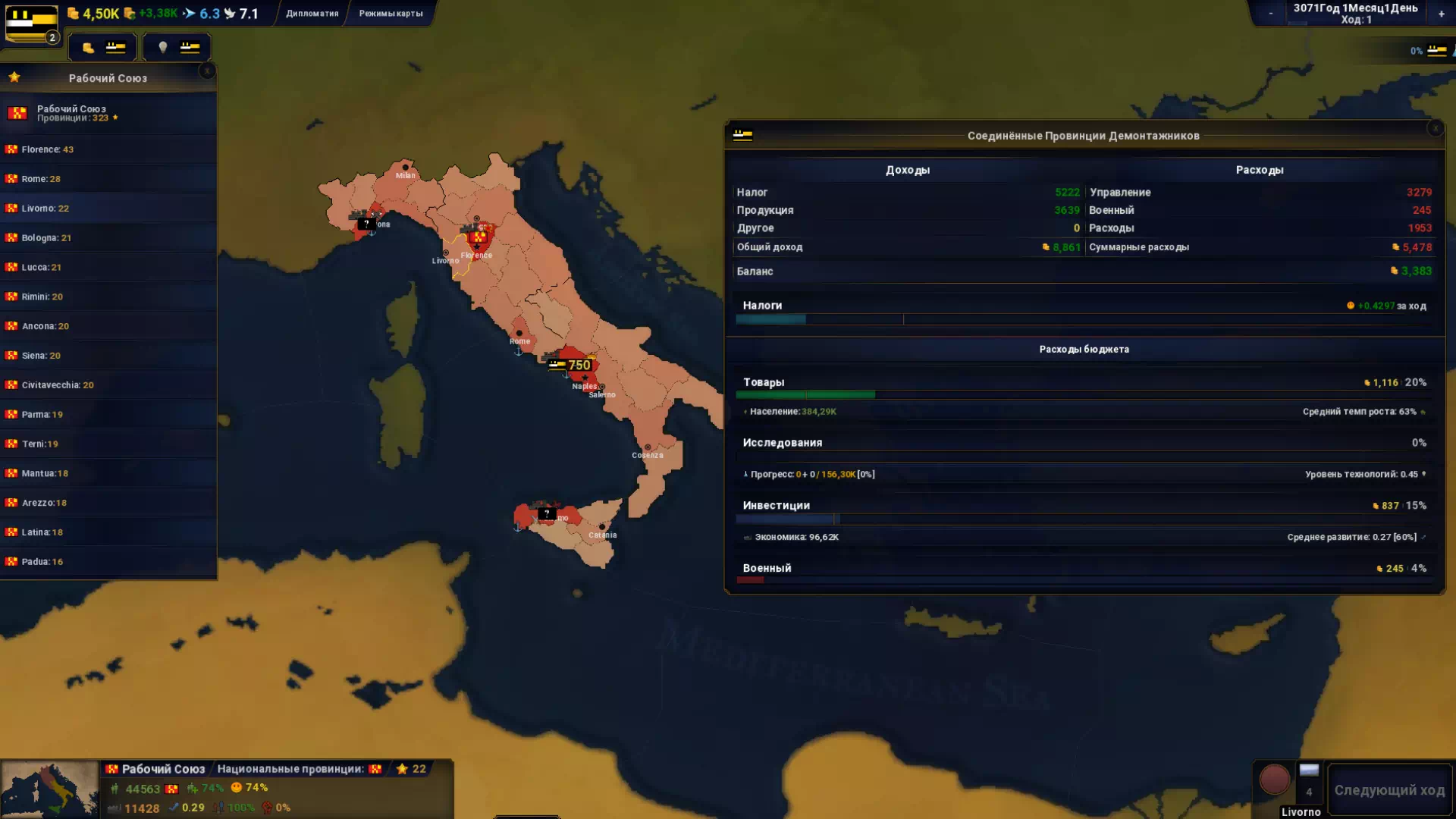Screen dimensions: 1456x819
Task: Adjust the Инвестиции investment slider
Action: tap(836, 519)
